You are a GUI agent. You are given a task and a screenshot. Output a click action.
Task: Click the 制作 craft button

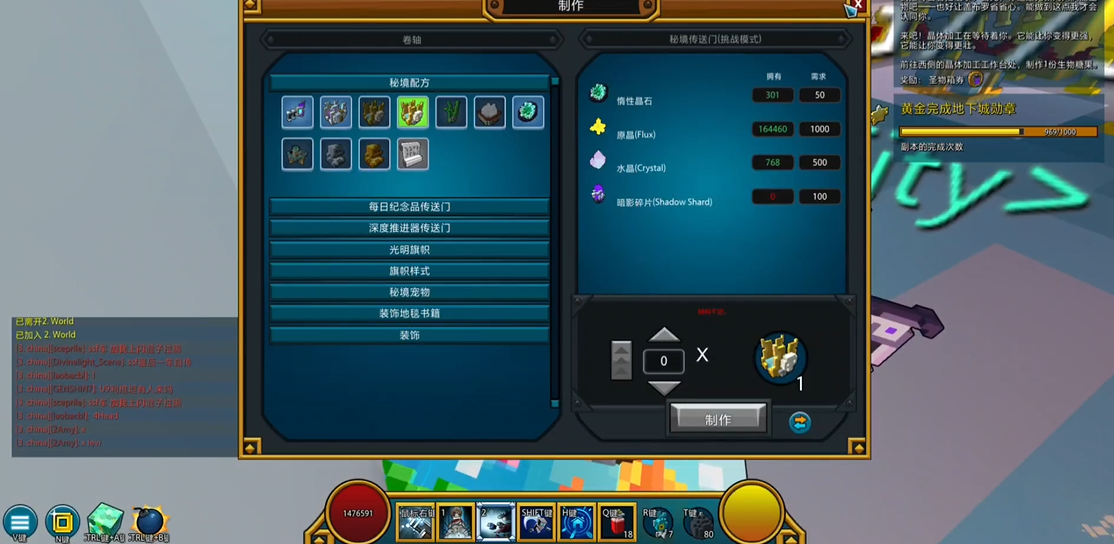(x=718, y=420)
